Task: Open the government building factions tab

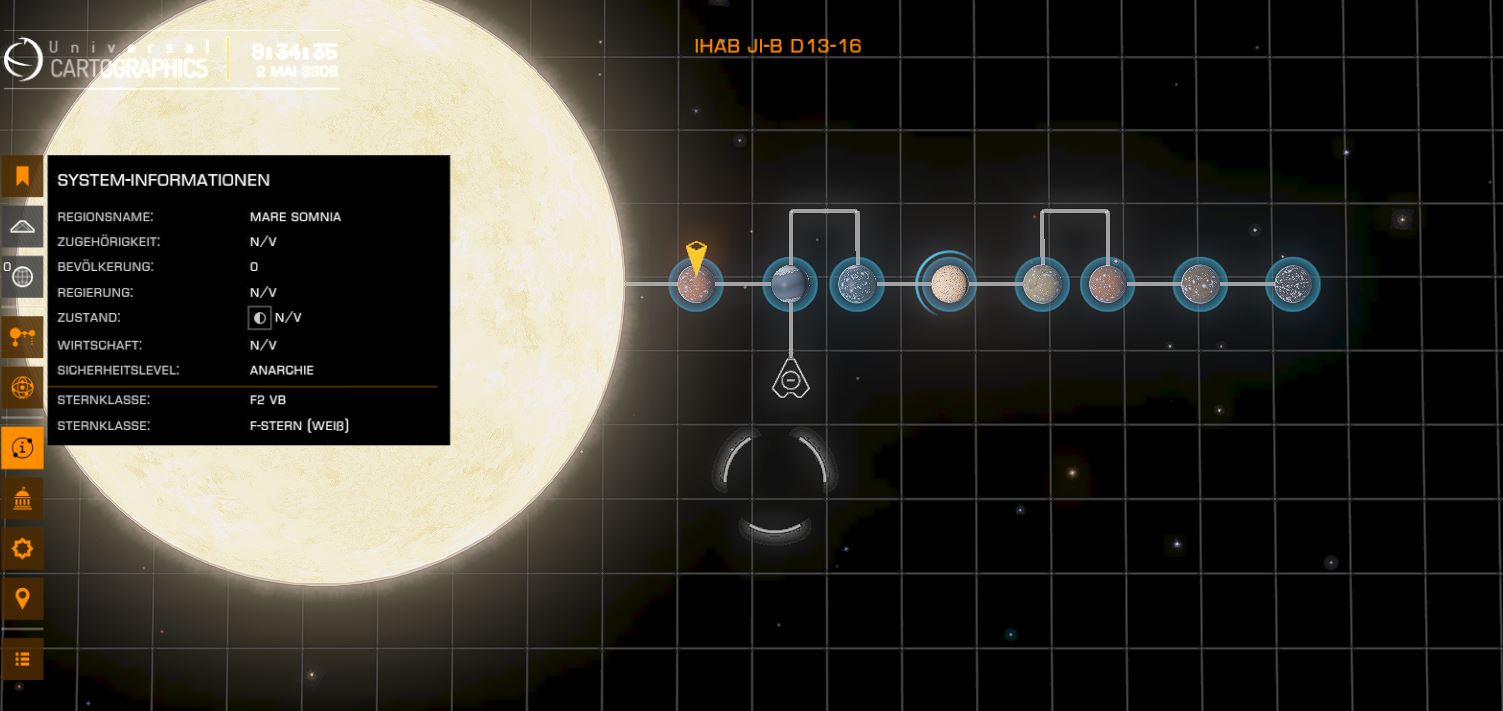Action: click(22, 499)
